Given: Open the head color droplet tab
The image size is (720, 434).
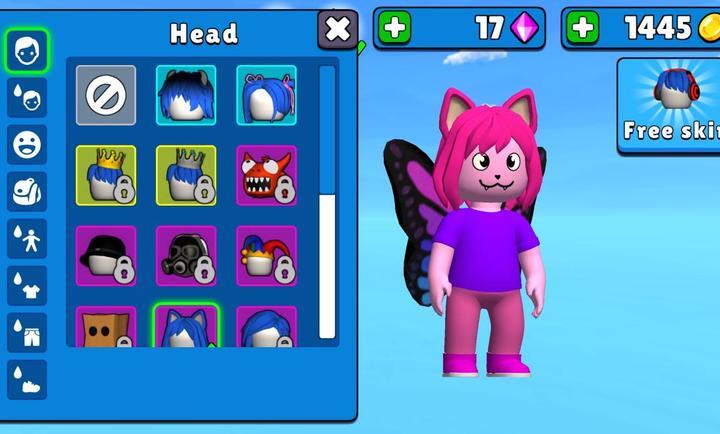Looking at the screenshot, I should [26, 97].
